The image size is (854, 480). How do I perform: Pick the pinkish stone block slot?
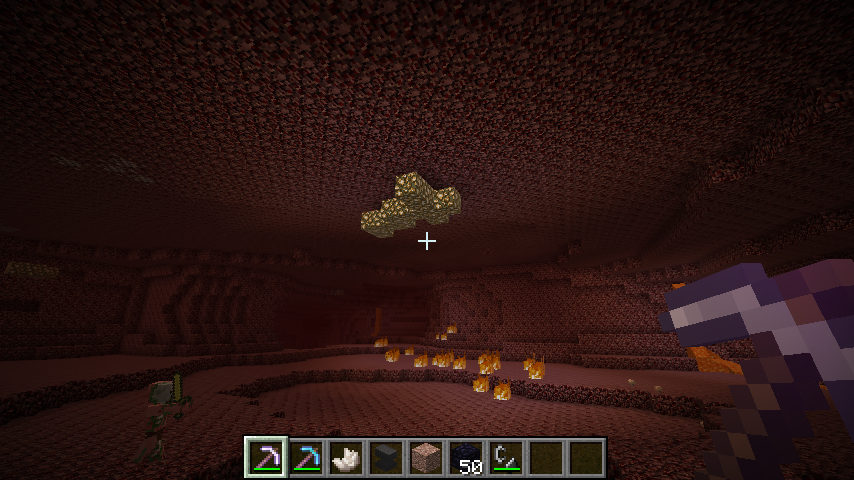point(426,457)
